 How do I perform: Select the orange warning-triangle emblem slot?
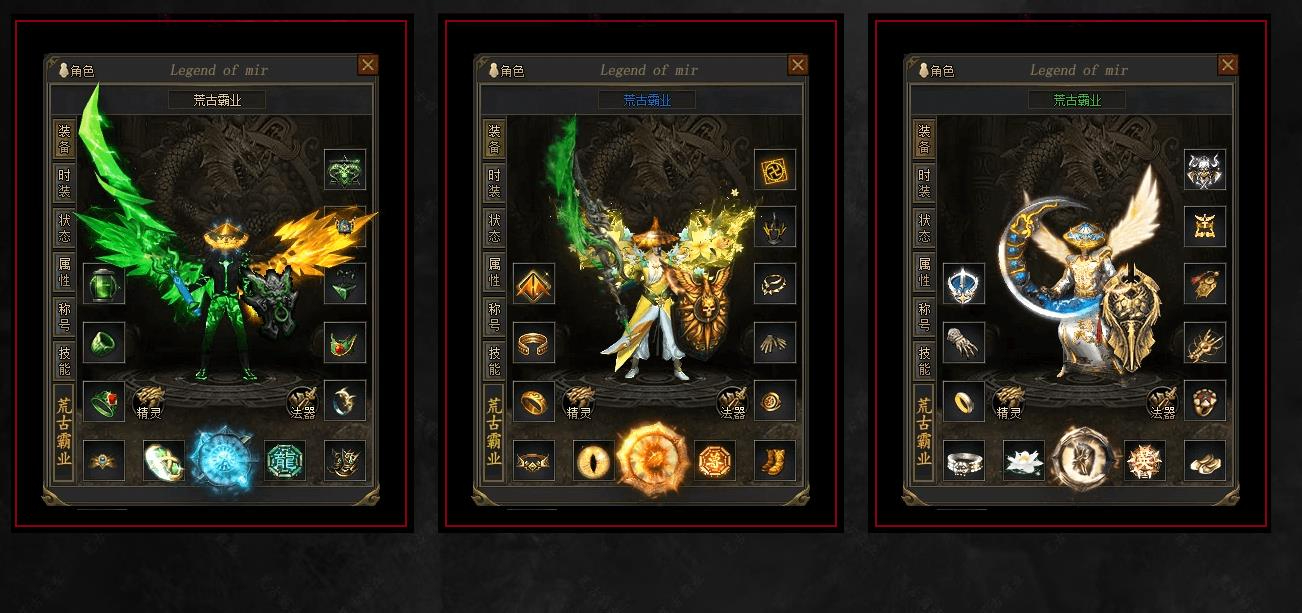click(534, 284)
